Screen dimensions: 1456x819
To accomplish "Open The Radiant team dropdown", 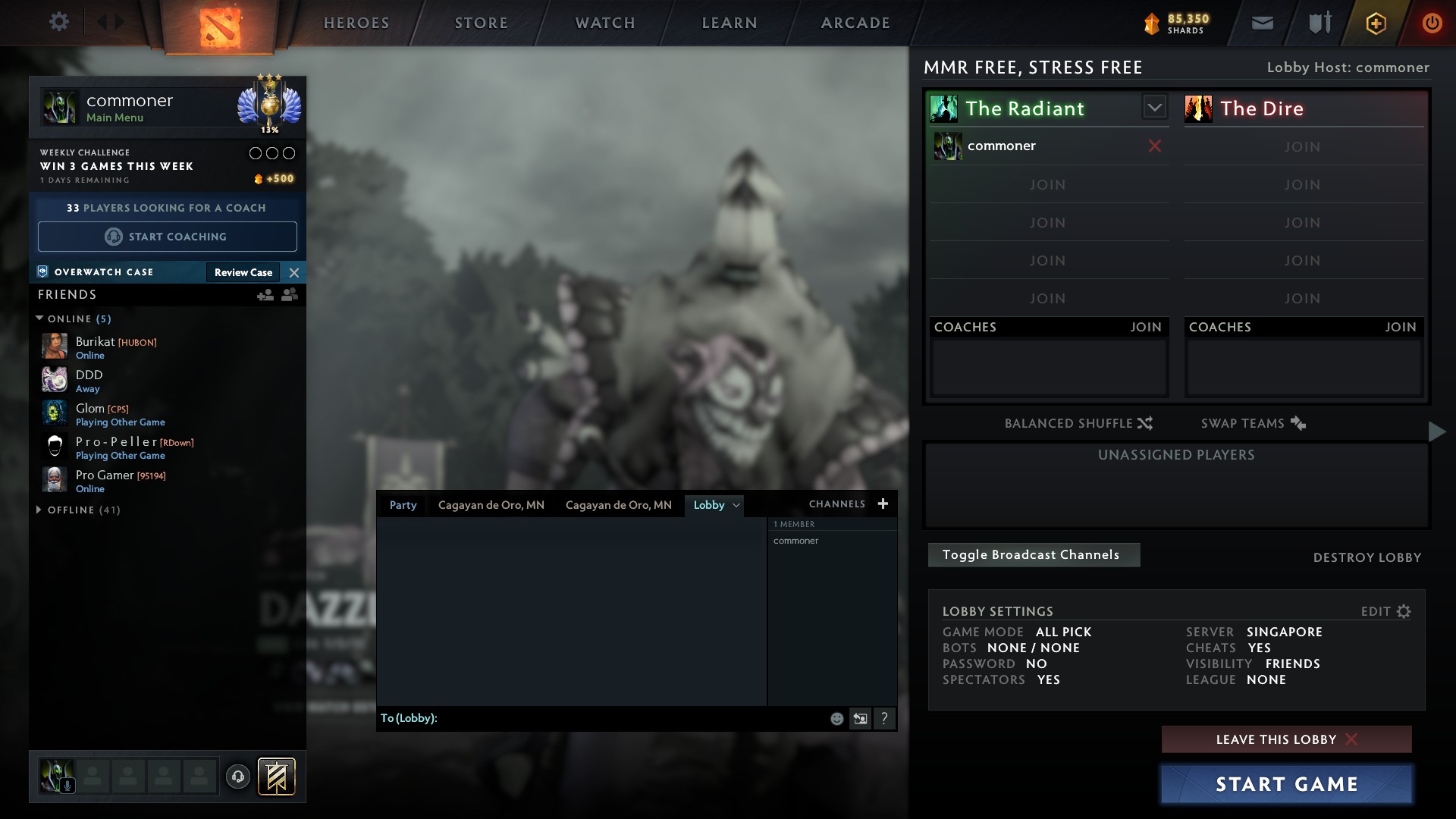I will pos(1154,106).
